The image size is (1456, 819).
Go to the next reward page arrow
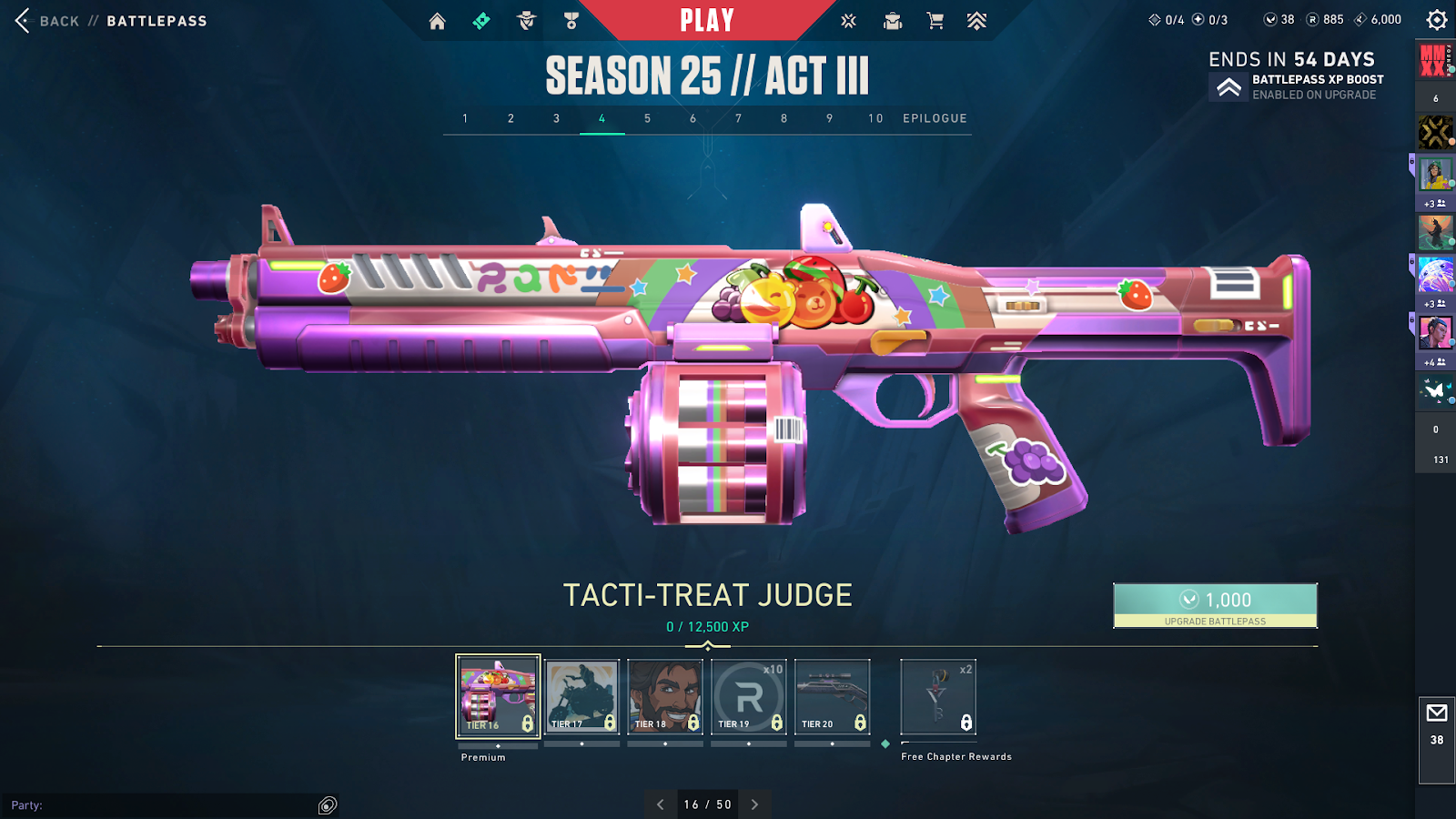754,804
